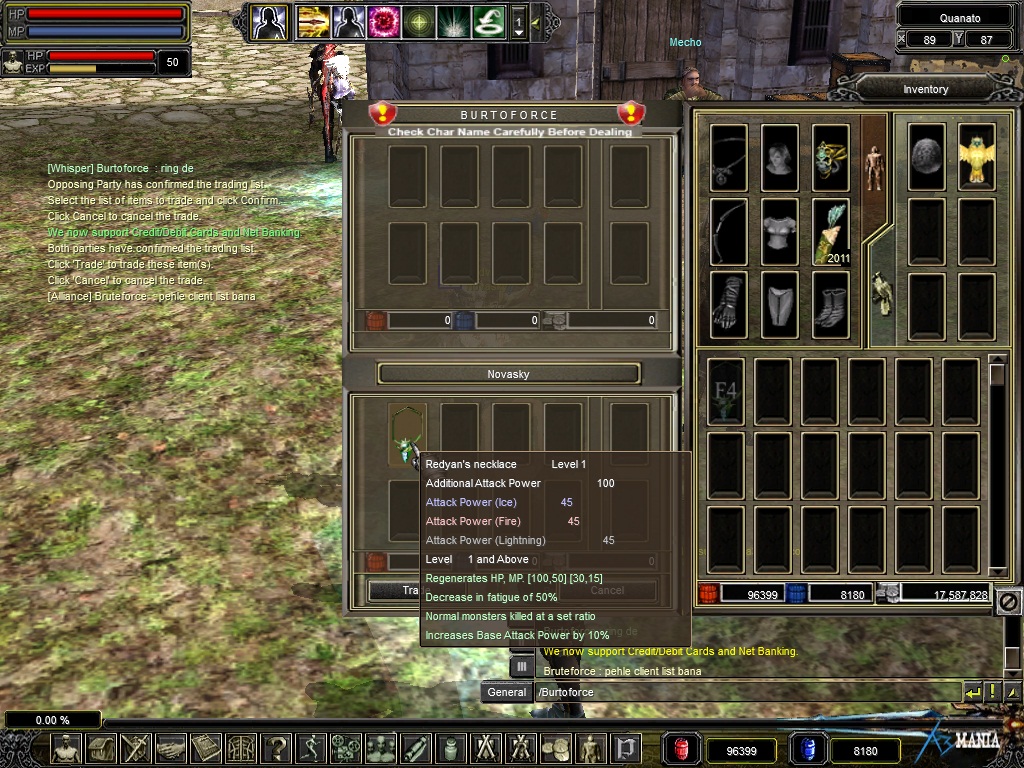Viewport: 1024px width, 768px height.
Task: Select the equipped necklace slot
Action: tap(729, 158)
